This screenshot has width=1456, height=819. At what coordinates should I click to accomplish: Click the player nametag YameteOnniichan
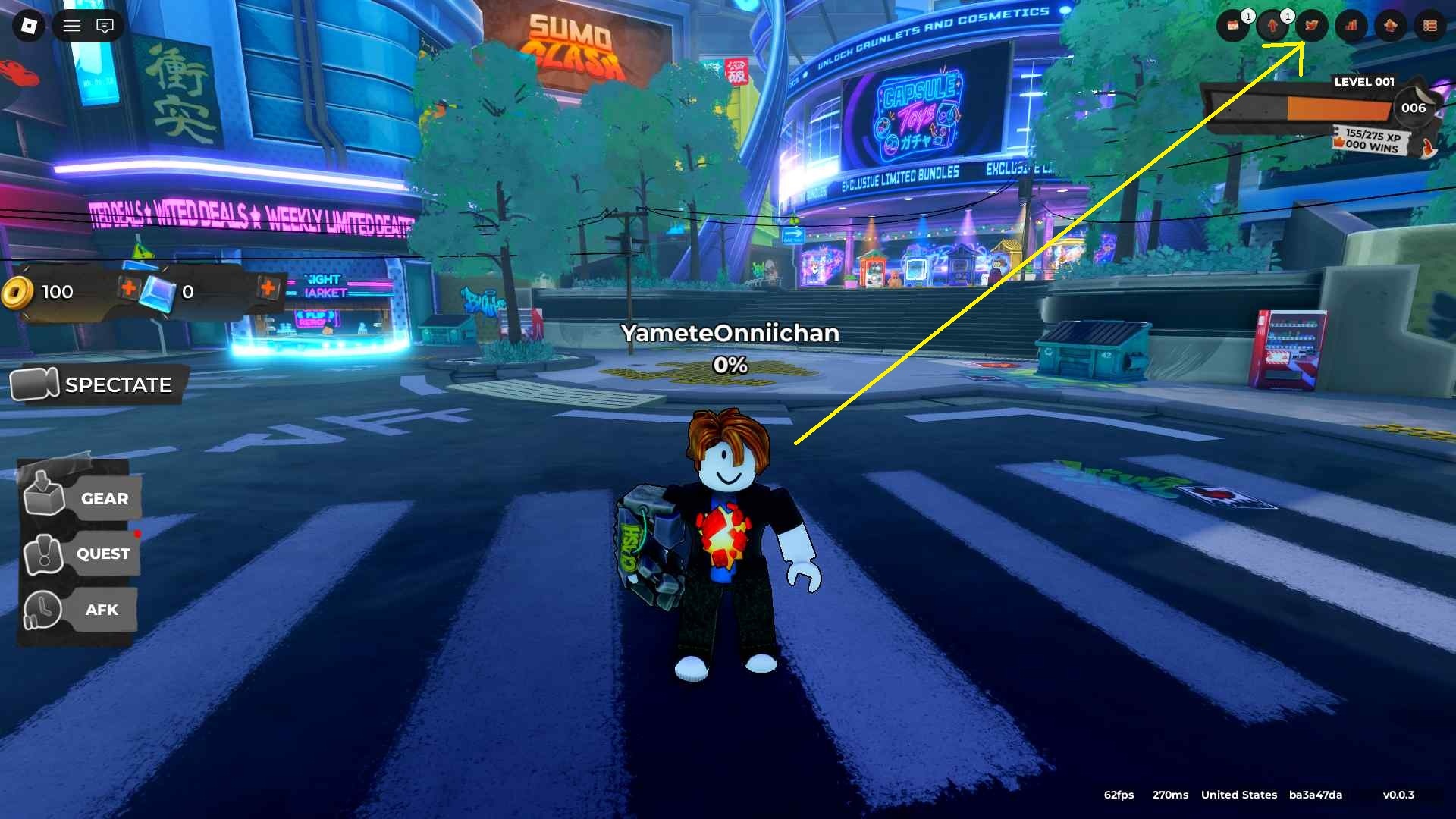[x=729, y=334]
